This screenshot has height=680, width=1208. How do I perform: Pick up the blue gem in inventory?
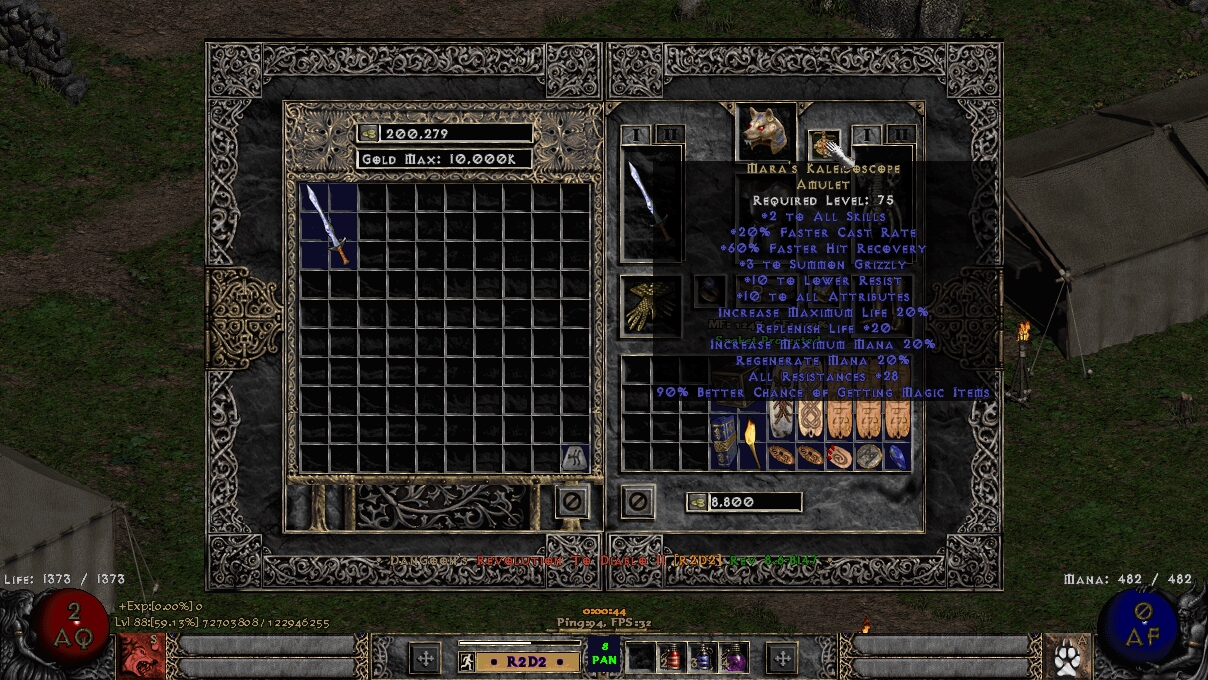[x=898, y=456]
